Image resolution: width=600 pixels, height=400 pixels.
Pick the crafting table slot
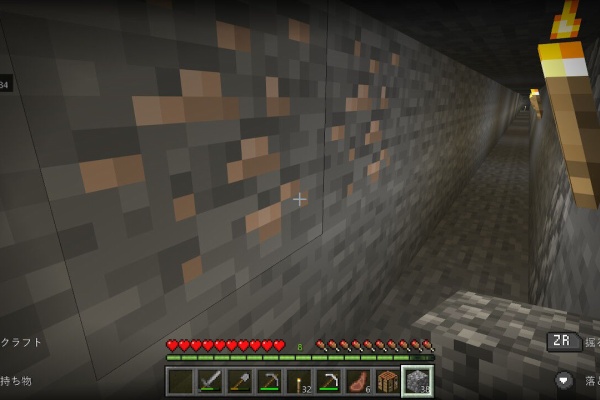[x=386, y=381]
